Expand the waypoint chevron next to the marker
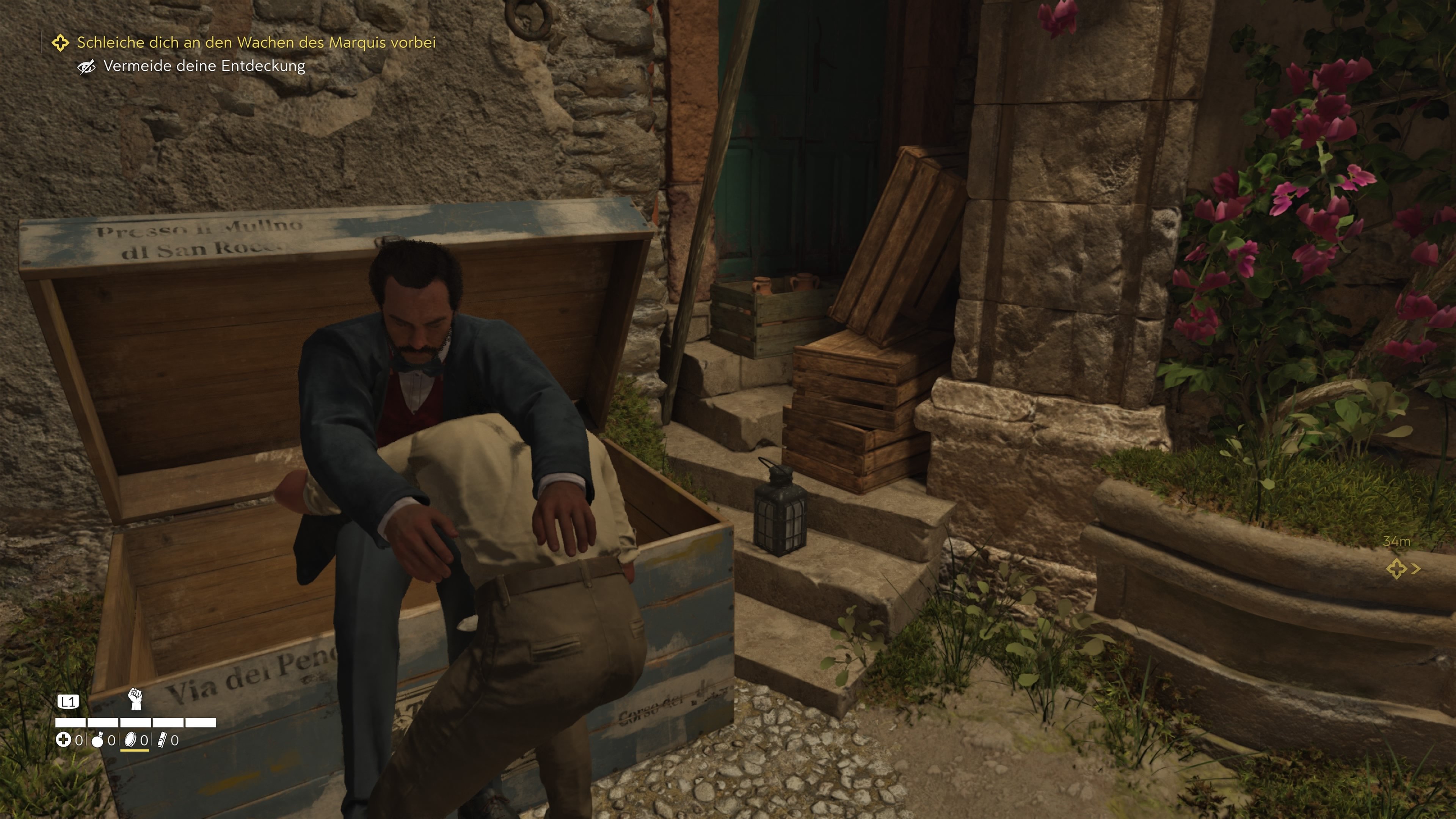Image resolution: width=1456 pixels, height=819 pixels. [1415, 569]
